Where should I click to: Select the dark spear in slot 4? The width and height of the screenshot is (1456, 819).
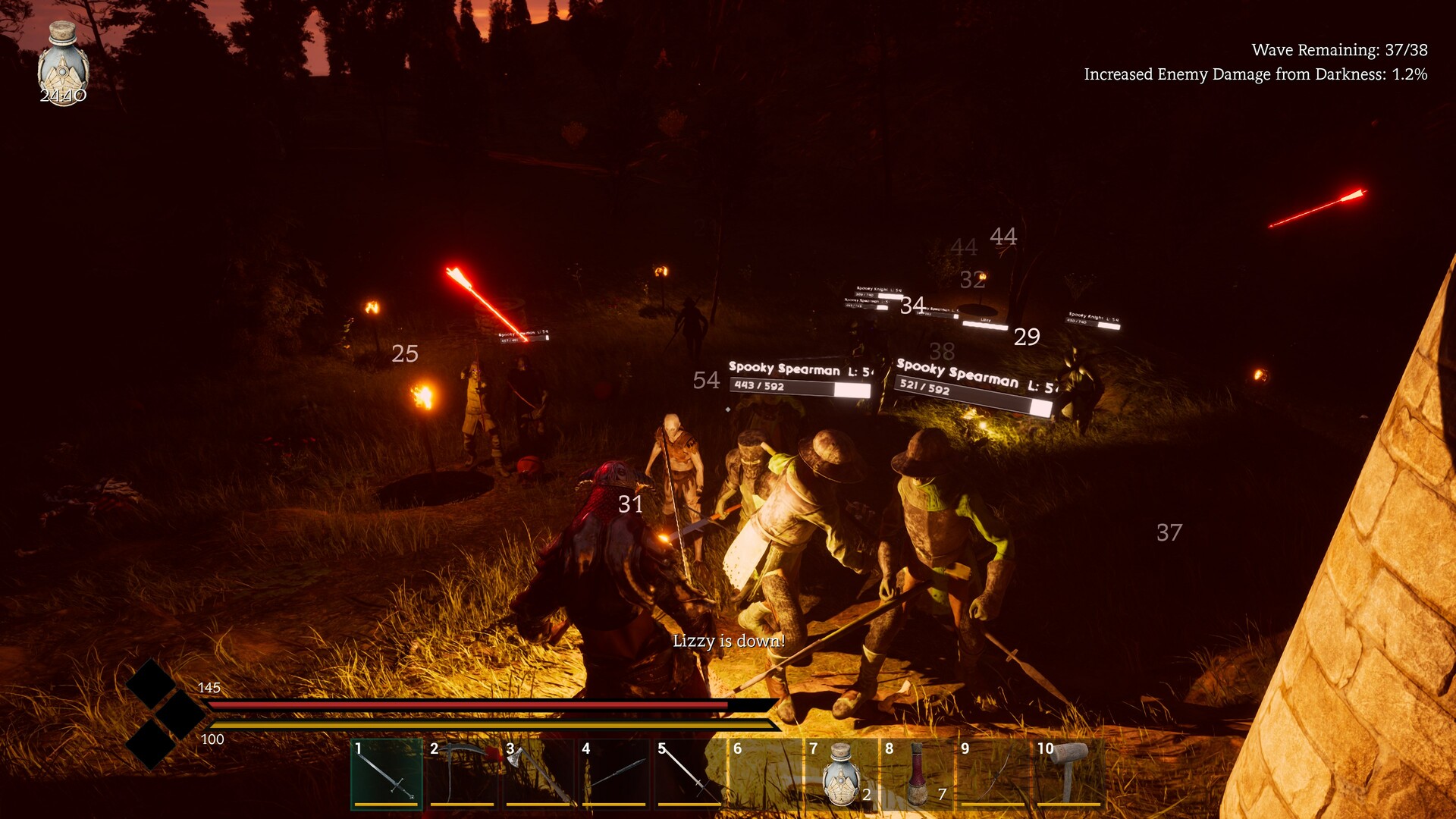(613, 773)
